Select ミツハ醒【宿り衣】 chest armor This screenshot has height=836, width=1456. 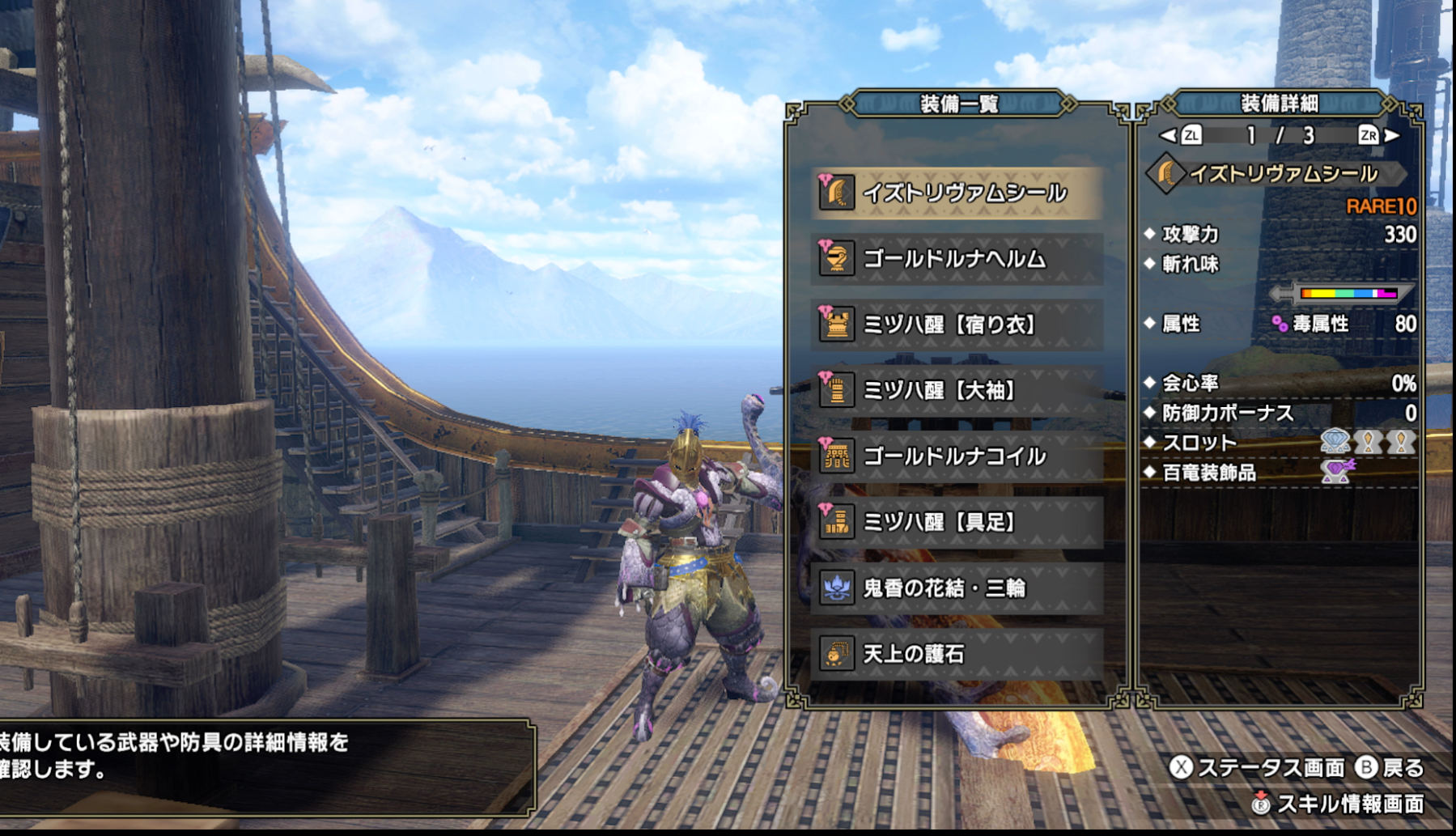click(957, 325)
